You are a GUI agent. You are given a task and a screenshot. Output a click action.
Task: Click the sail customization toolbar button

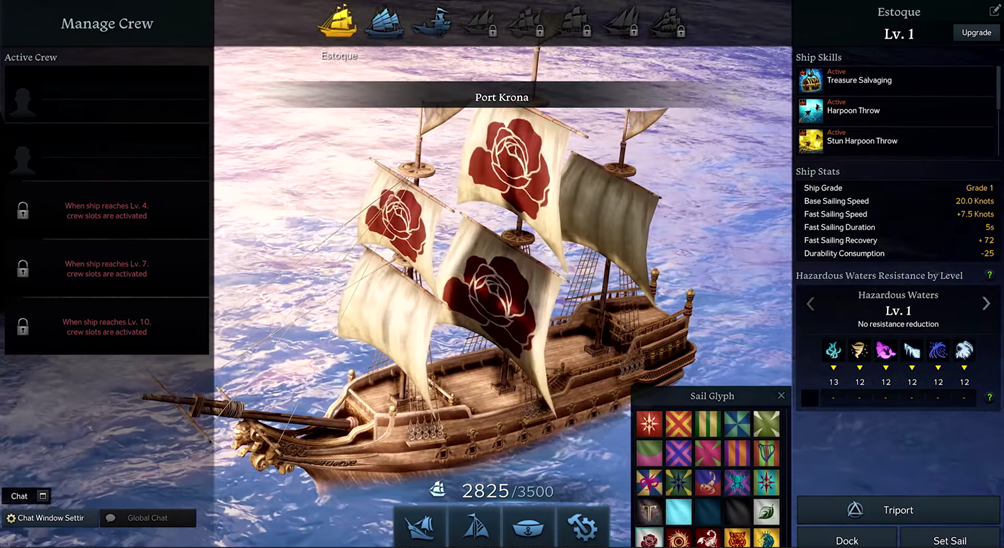tap(476, 527)
